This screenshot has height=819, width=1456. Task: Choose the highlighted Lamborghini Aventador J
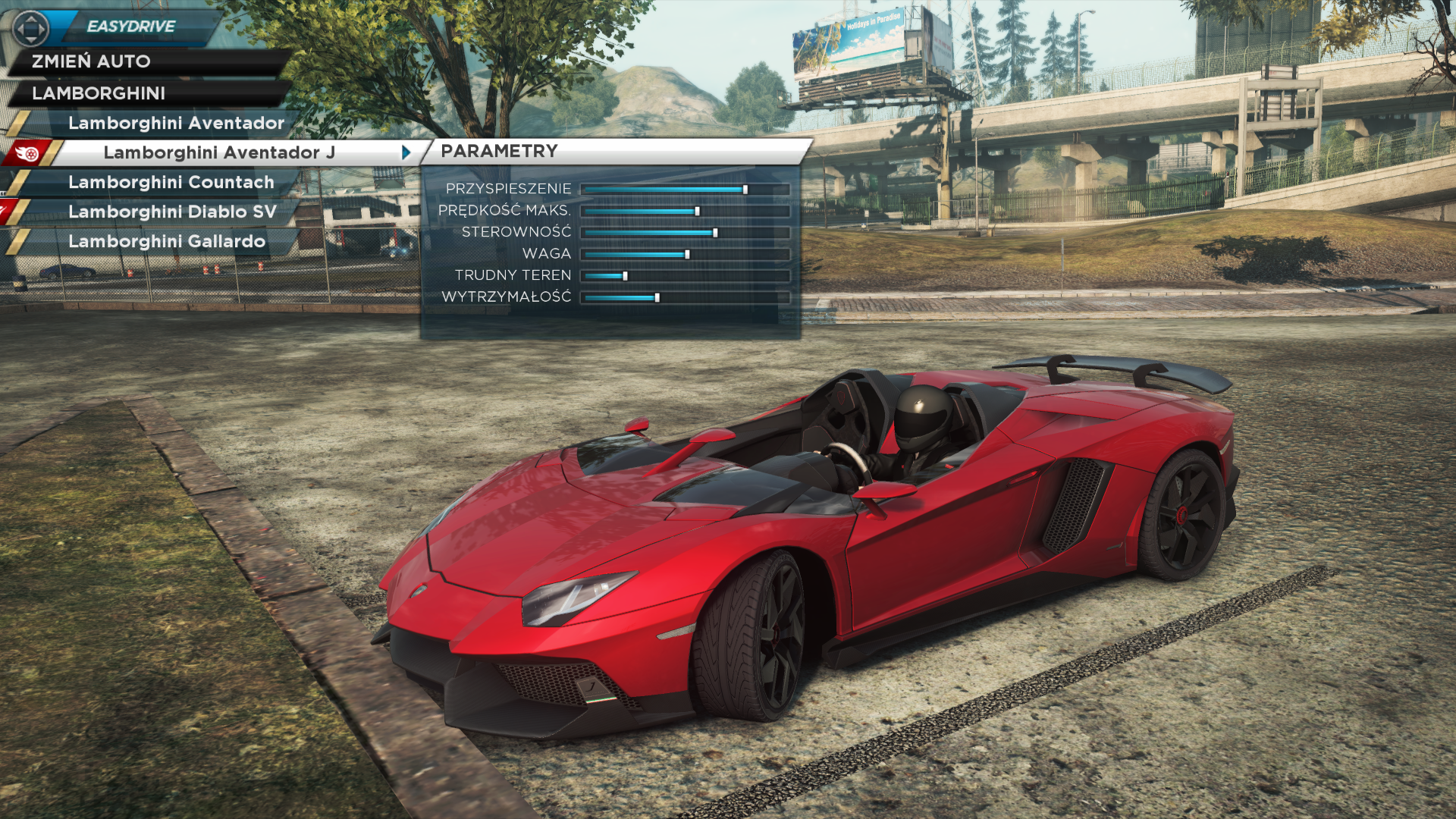pyautogui.click(x=219, y=152)
